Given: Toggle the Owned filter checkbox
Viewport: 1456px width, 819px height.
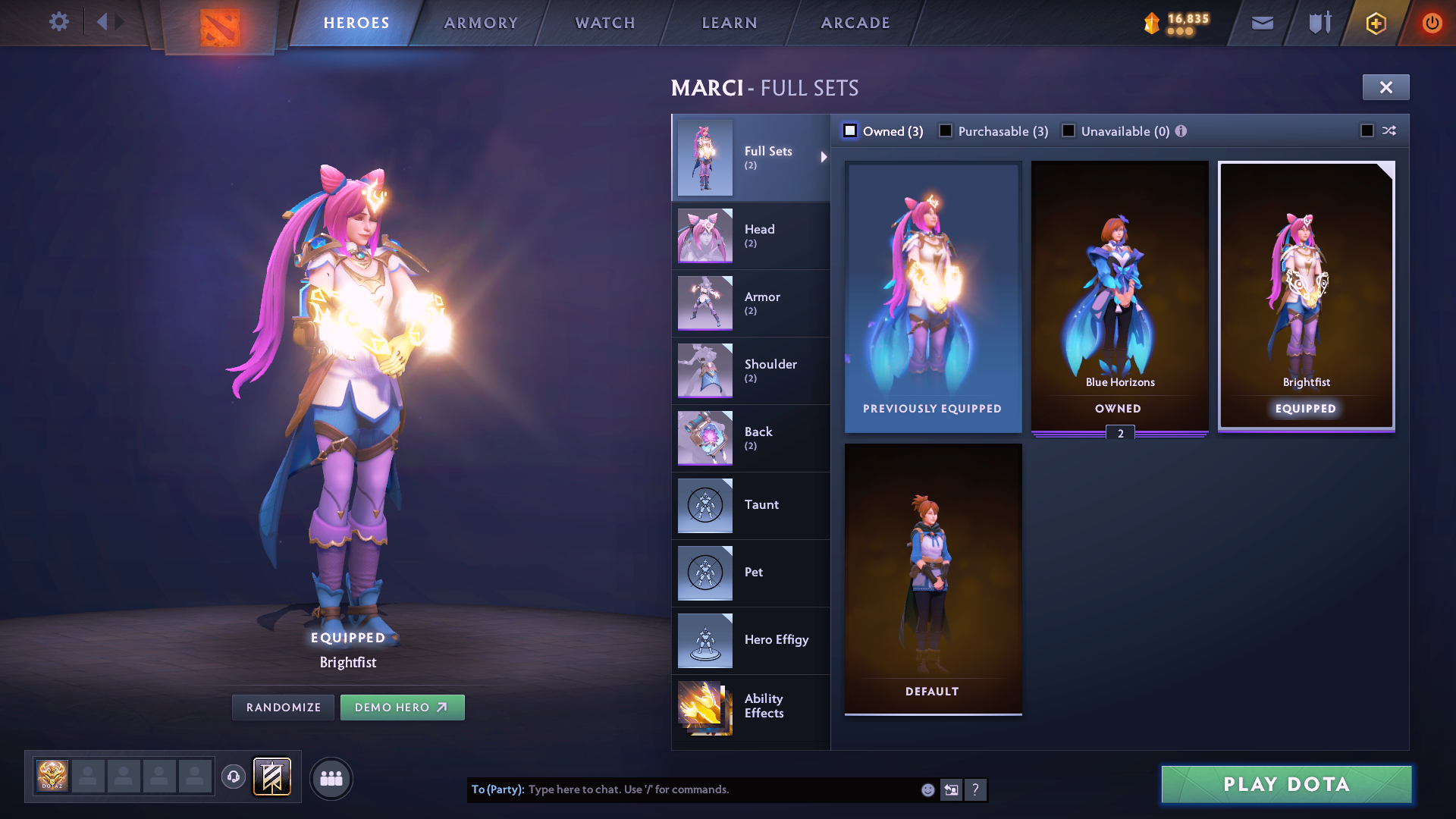Looking at the screenshot, I should [850, 131].
